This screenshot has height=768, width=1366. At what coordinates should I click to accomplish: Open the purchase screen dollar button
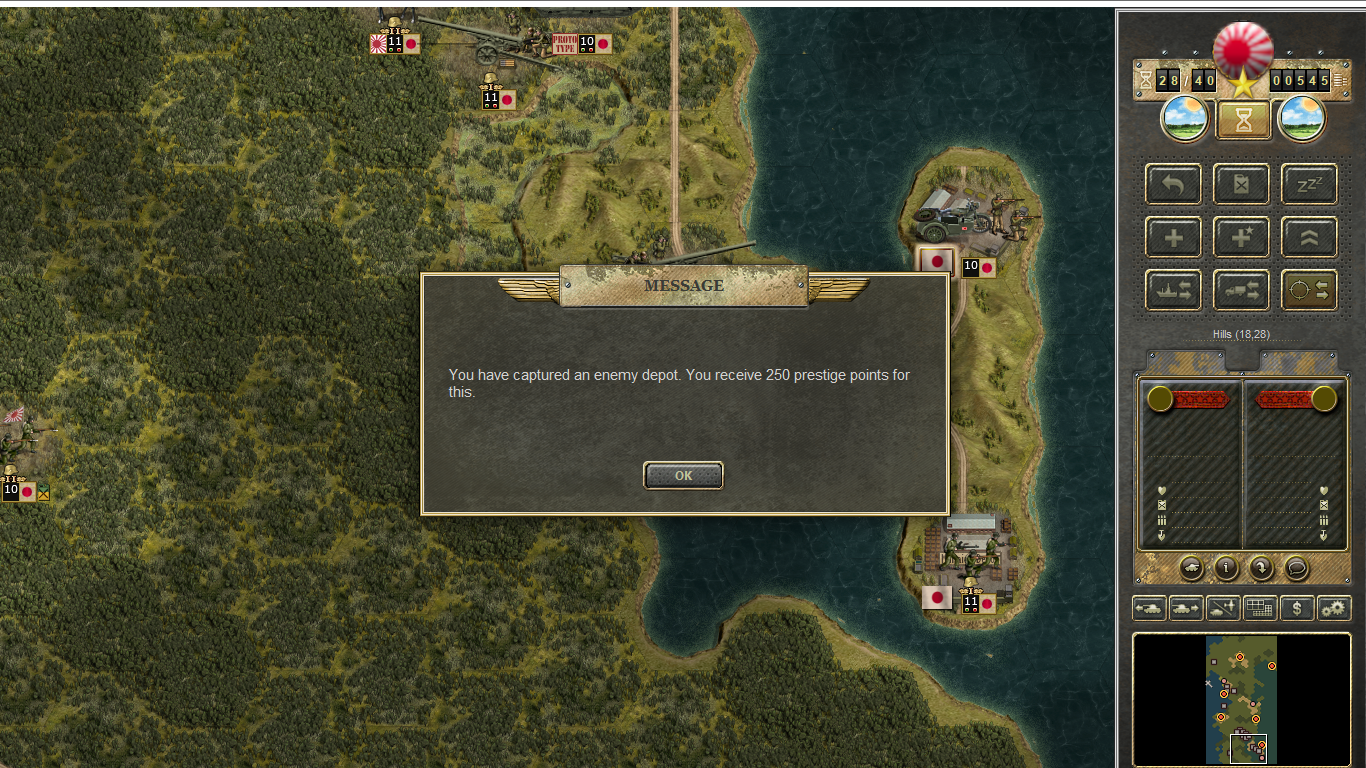coord(1297,607)
